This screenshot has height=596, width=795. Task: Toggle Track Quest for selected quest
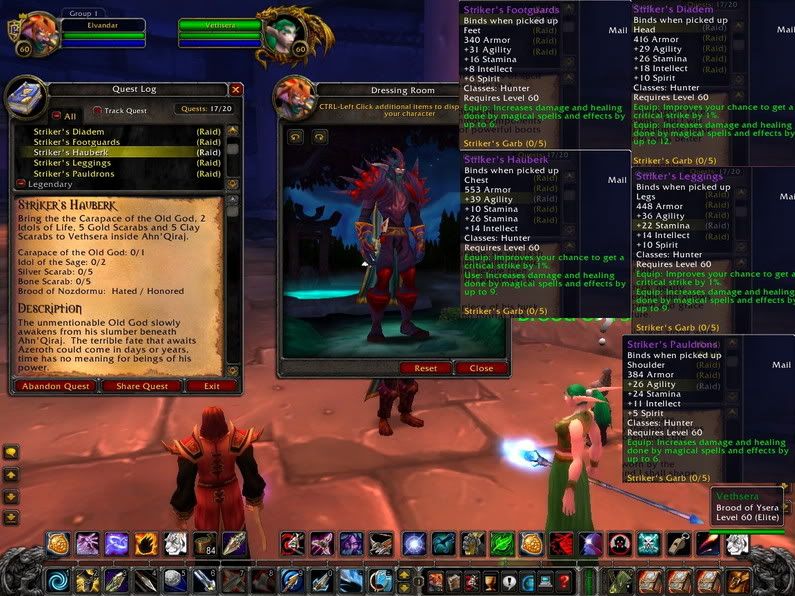98,110
